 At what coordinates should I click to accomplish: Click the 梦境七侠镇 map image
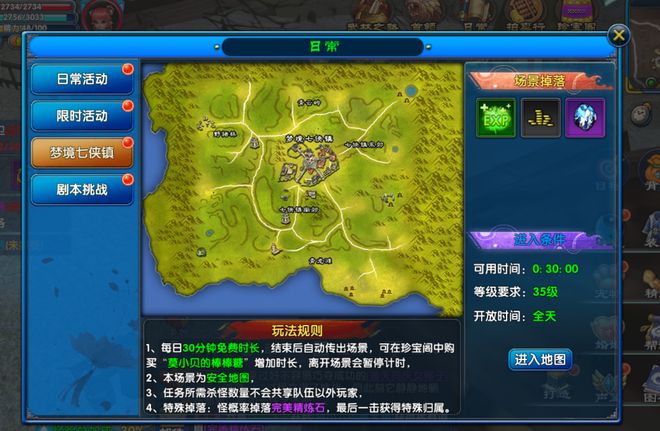tap(300, 190)
